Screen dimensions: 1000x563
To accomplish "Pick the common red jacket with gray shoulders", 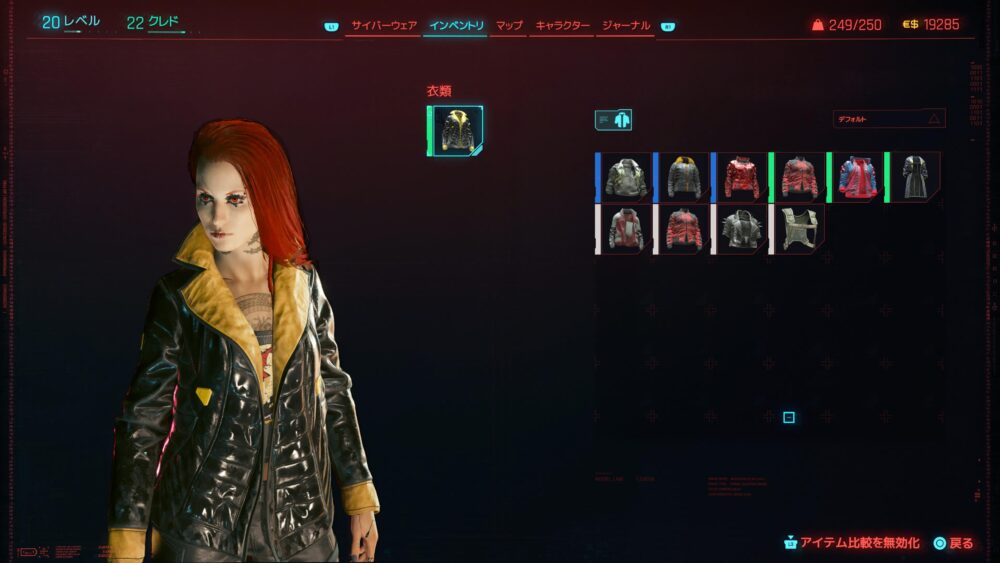I will click(x=685, y=229).
